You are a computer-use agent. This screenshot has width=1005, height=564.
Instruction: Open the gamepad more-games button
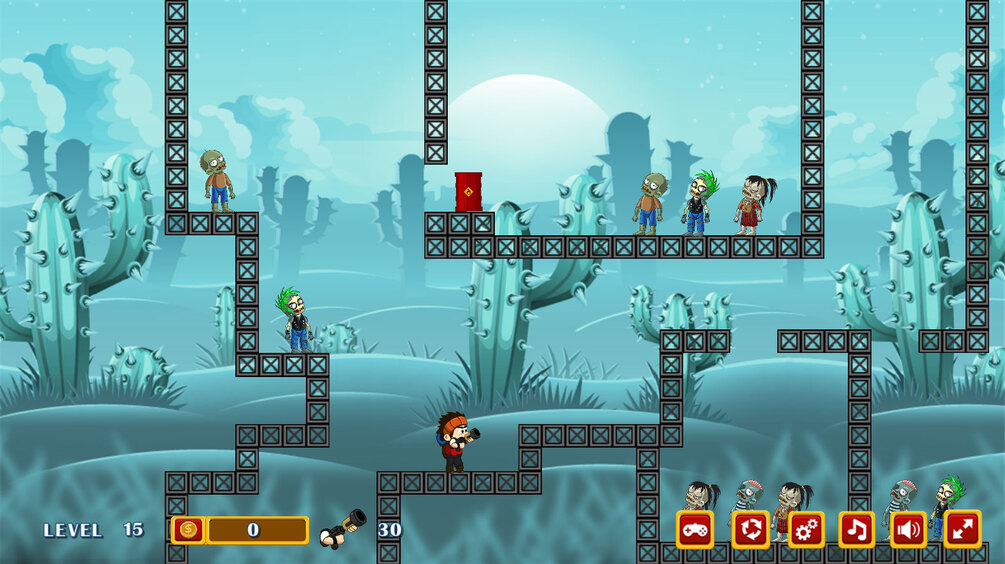pos(695,529)
